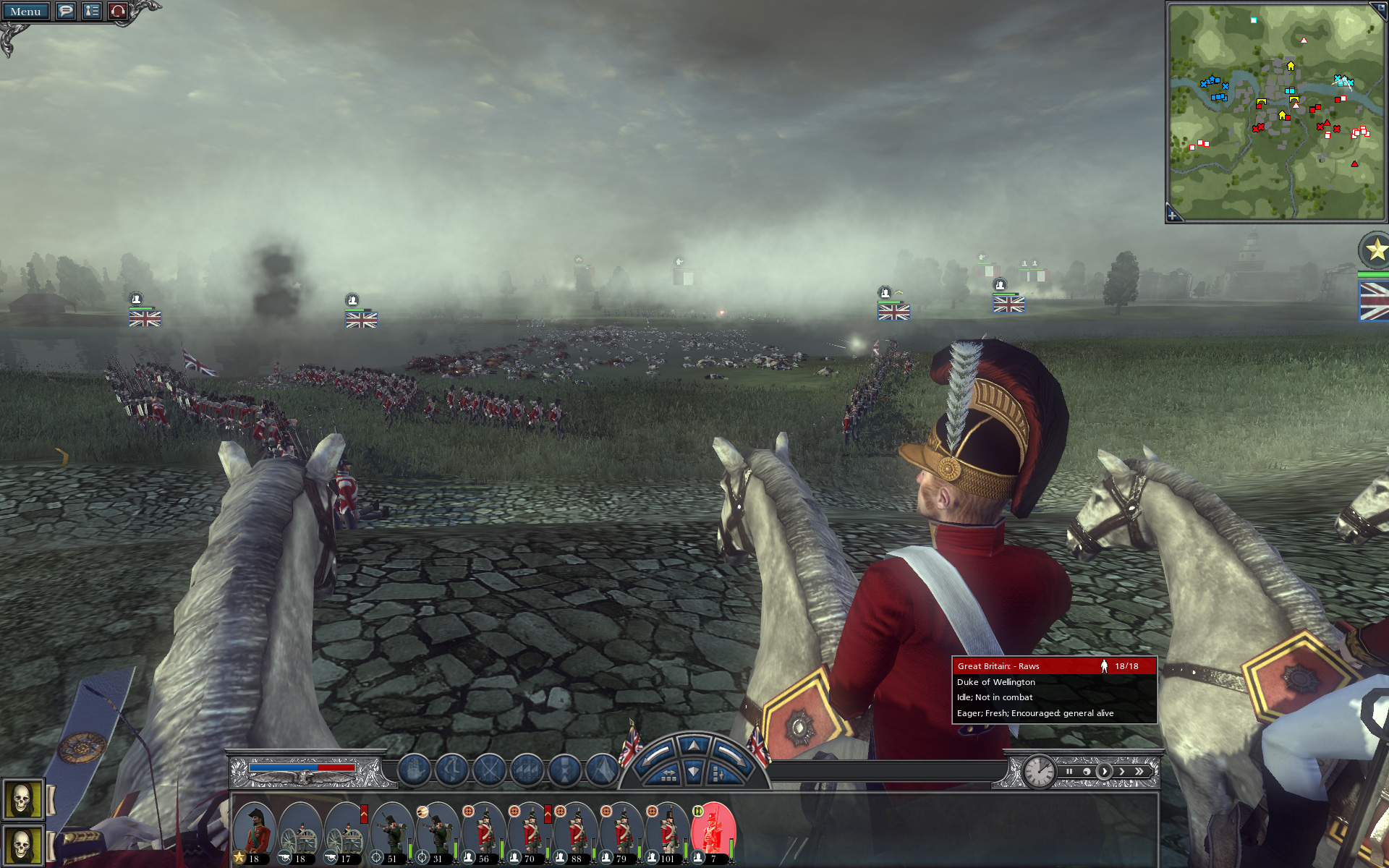Screen dimensions: 1389x868
Task: Minimize the minimap with corner button
Action: coord(1377,9)
